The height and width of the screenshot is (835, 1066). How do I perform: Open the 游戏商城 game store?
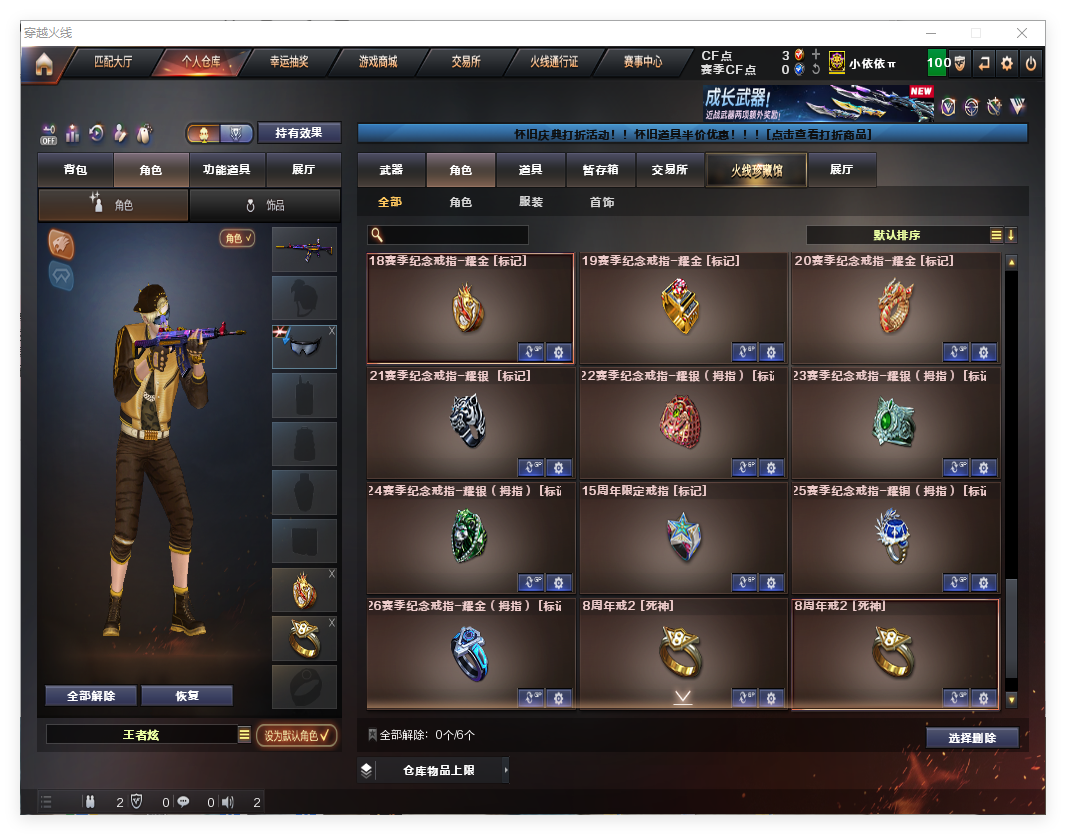point(378,62)
